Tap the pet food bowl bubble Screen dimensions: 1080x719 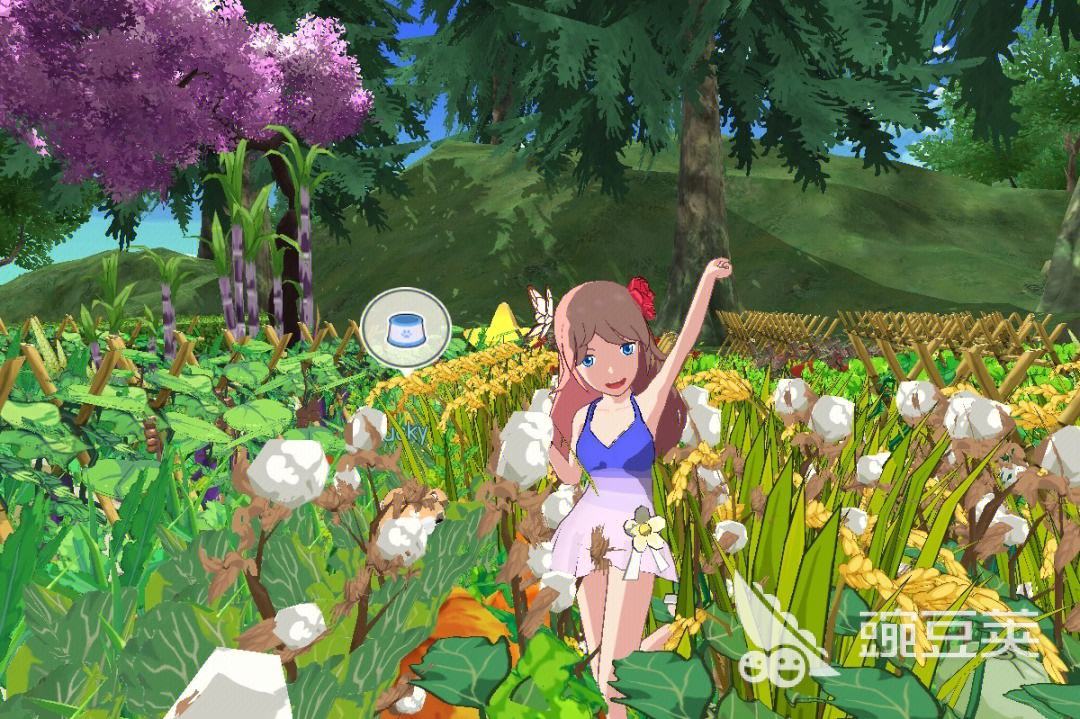tap(405, 328)
